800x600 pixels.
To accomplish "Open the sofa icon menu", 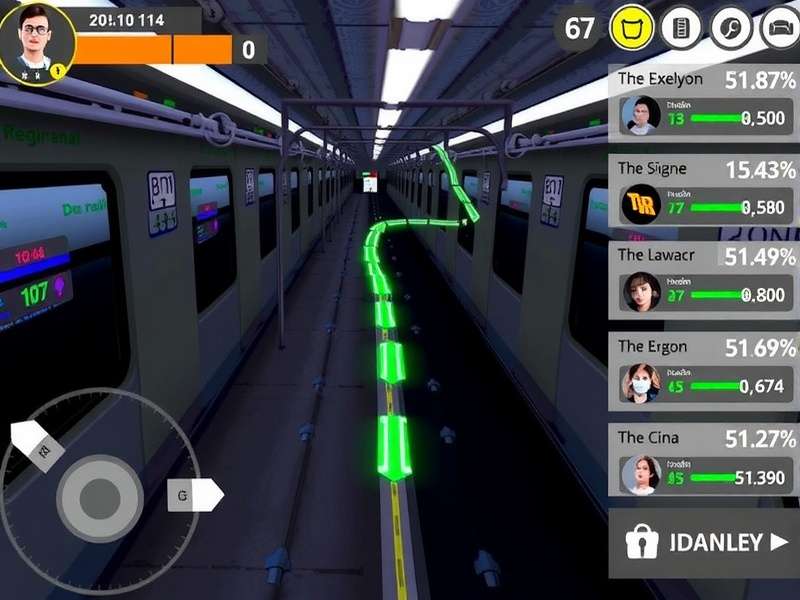I will (779, 28).
